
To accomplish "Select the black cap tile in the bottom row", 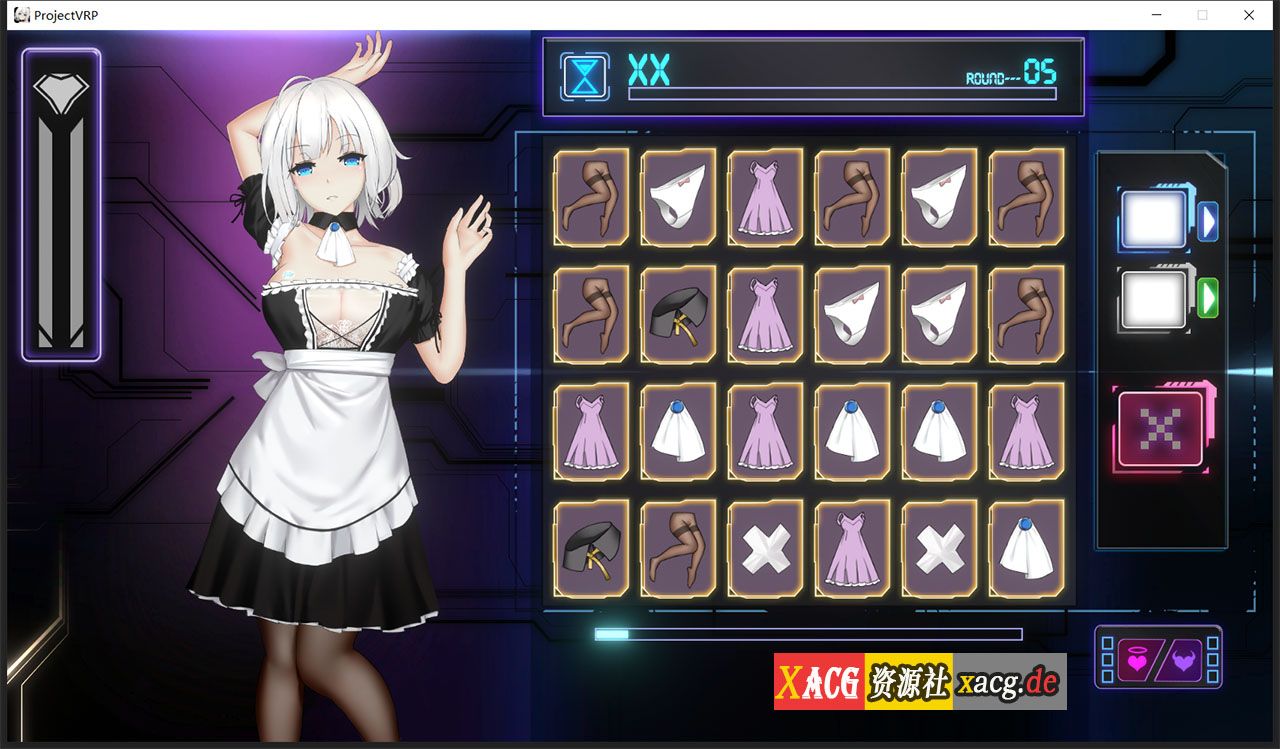I will click(x=590, y=548).
